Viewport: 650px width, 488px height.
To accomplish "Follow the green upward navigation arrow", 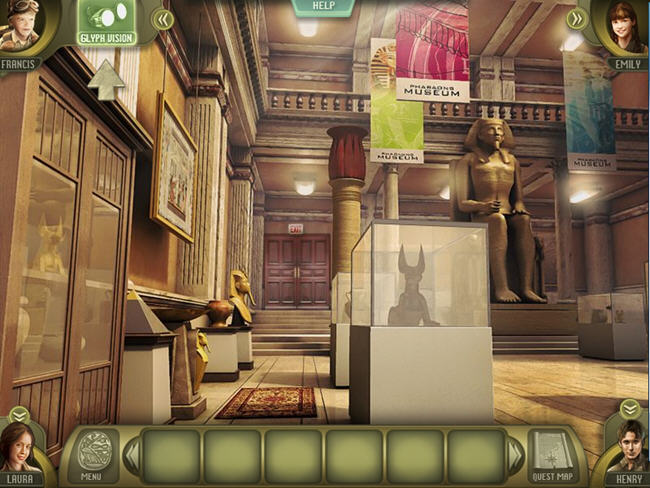I will click(x=106, y=80).
